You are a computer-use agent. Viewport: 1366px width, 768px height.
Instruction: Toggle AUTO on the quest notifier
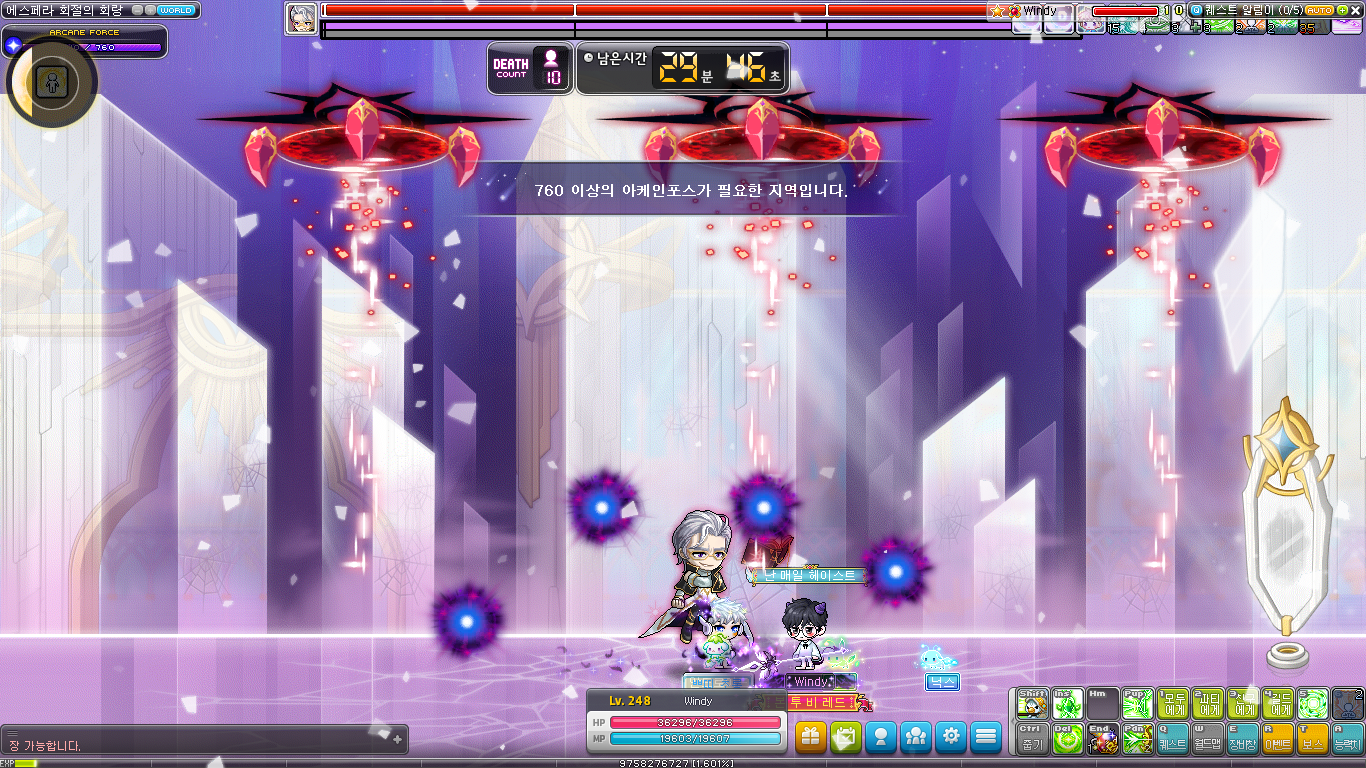[x=1319, y=10]
